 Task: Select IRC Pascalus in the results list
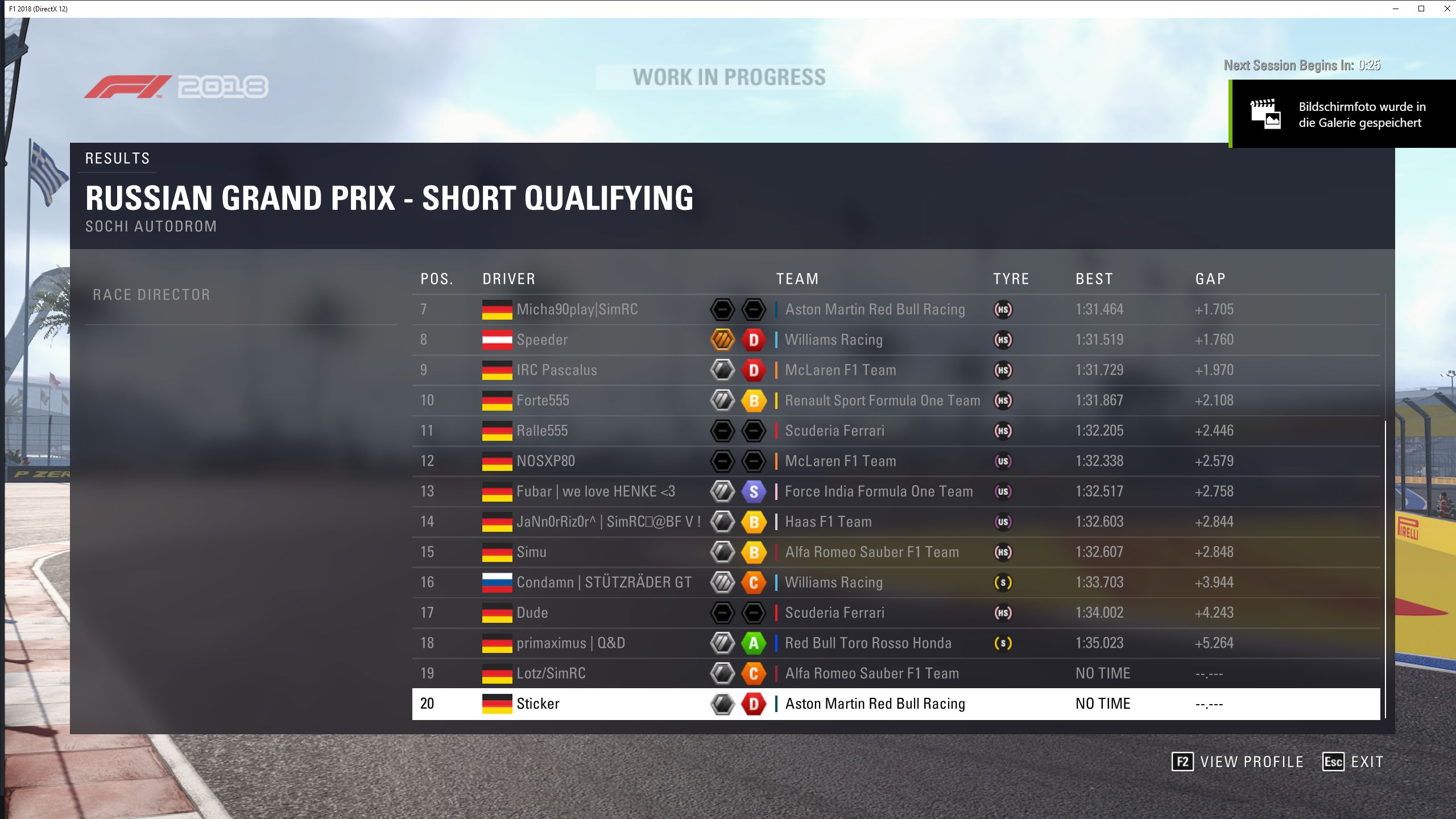tap(556, 370)
